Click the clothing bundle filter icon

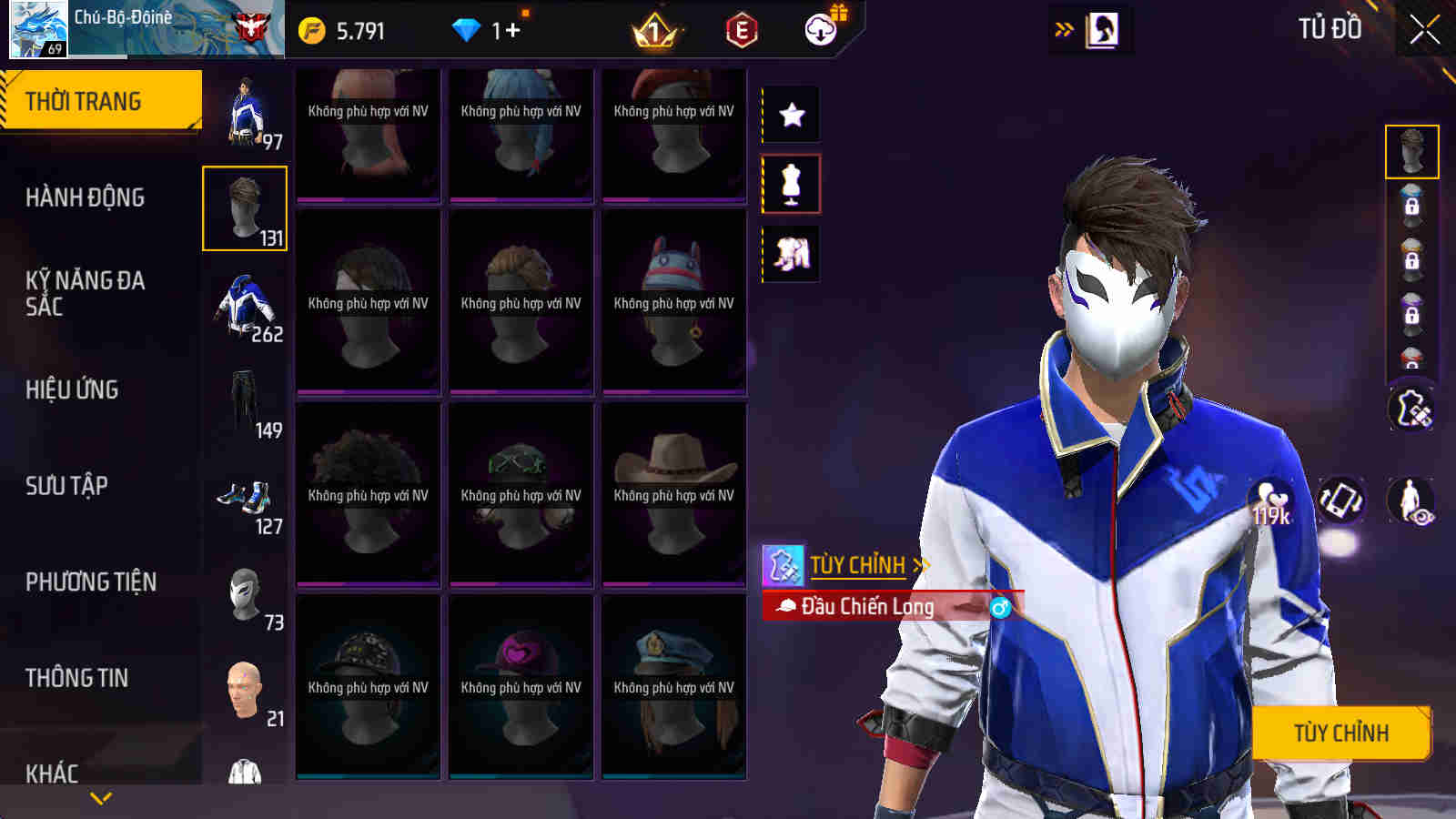[x=790, y=256]
